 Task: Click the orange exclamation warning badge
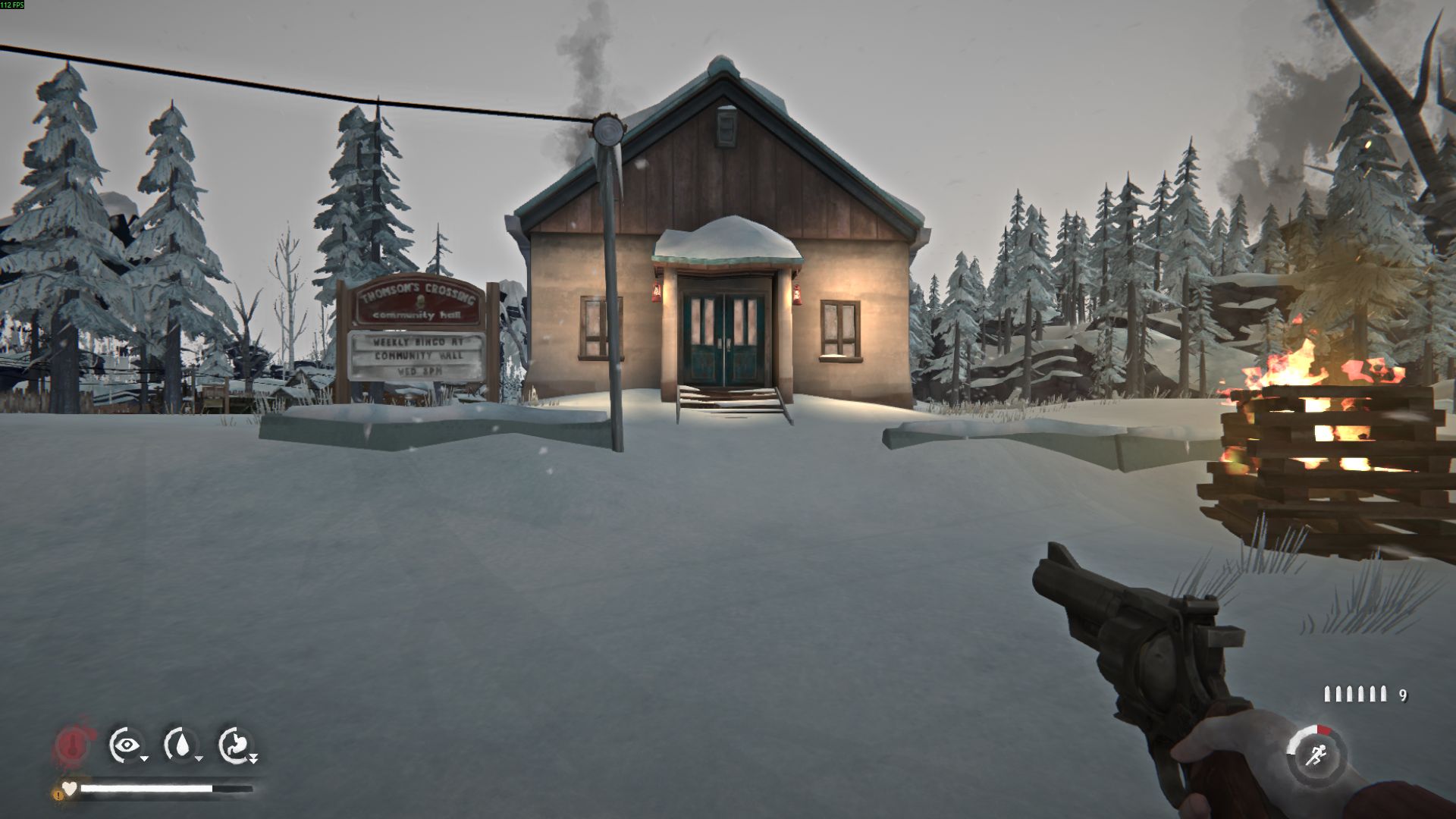click(58, 795)
